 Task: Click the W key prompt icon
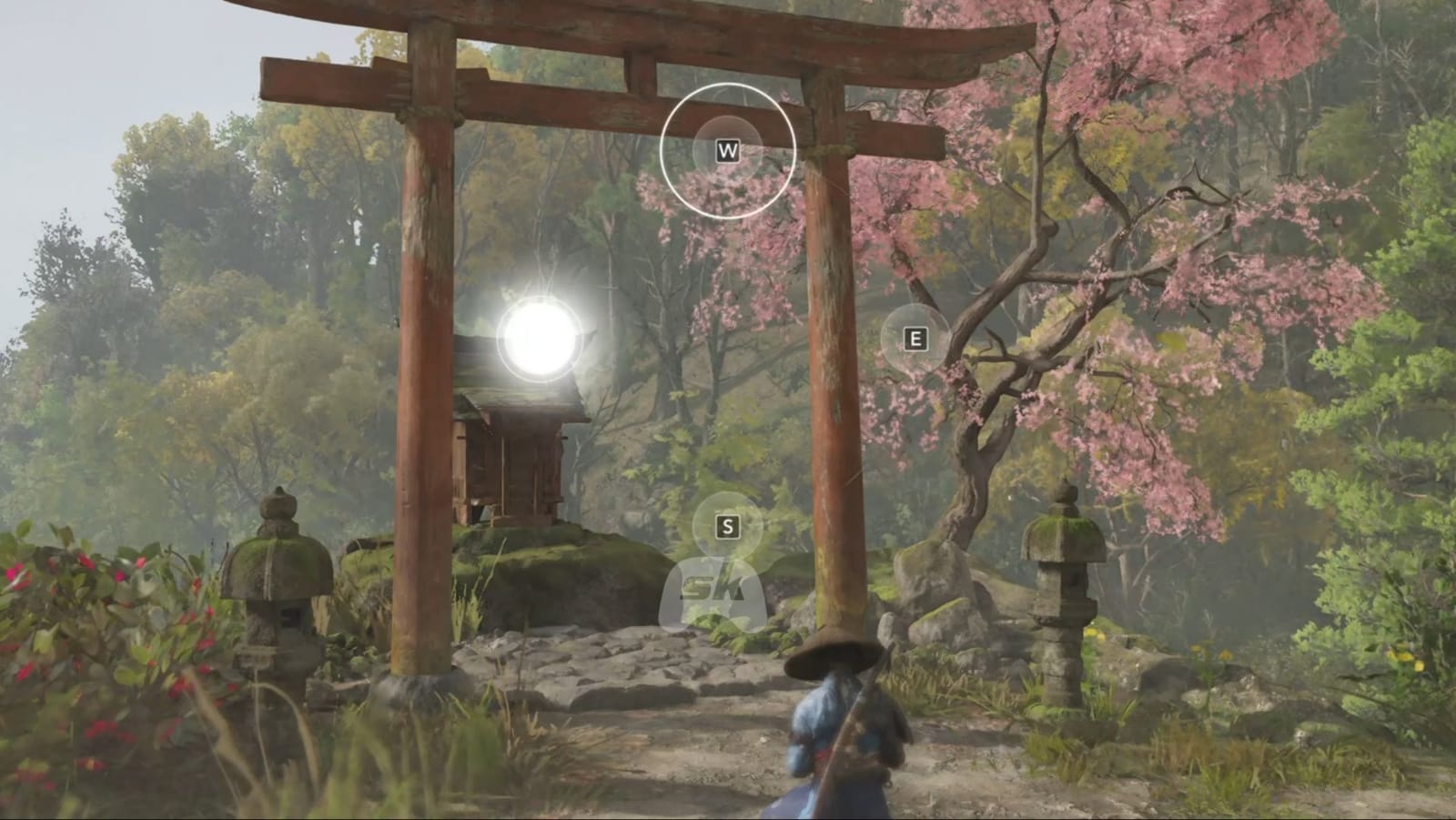727,148
